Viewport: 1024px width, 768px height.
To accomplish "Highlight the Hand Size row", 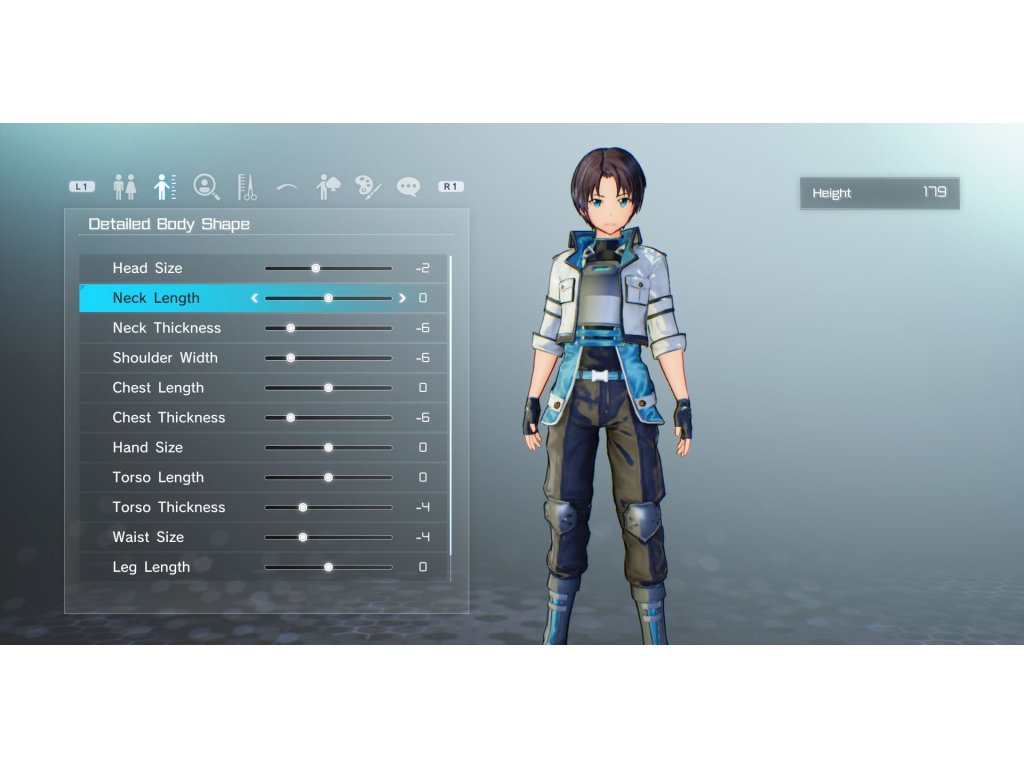I will coord(148,448).
